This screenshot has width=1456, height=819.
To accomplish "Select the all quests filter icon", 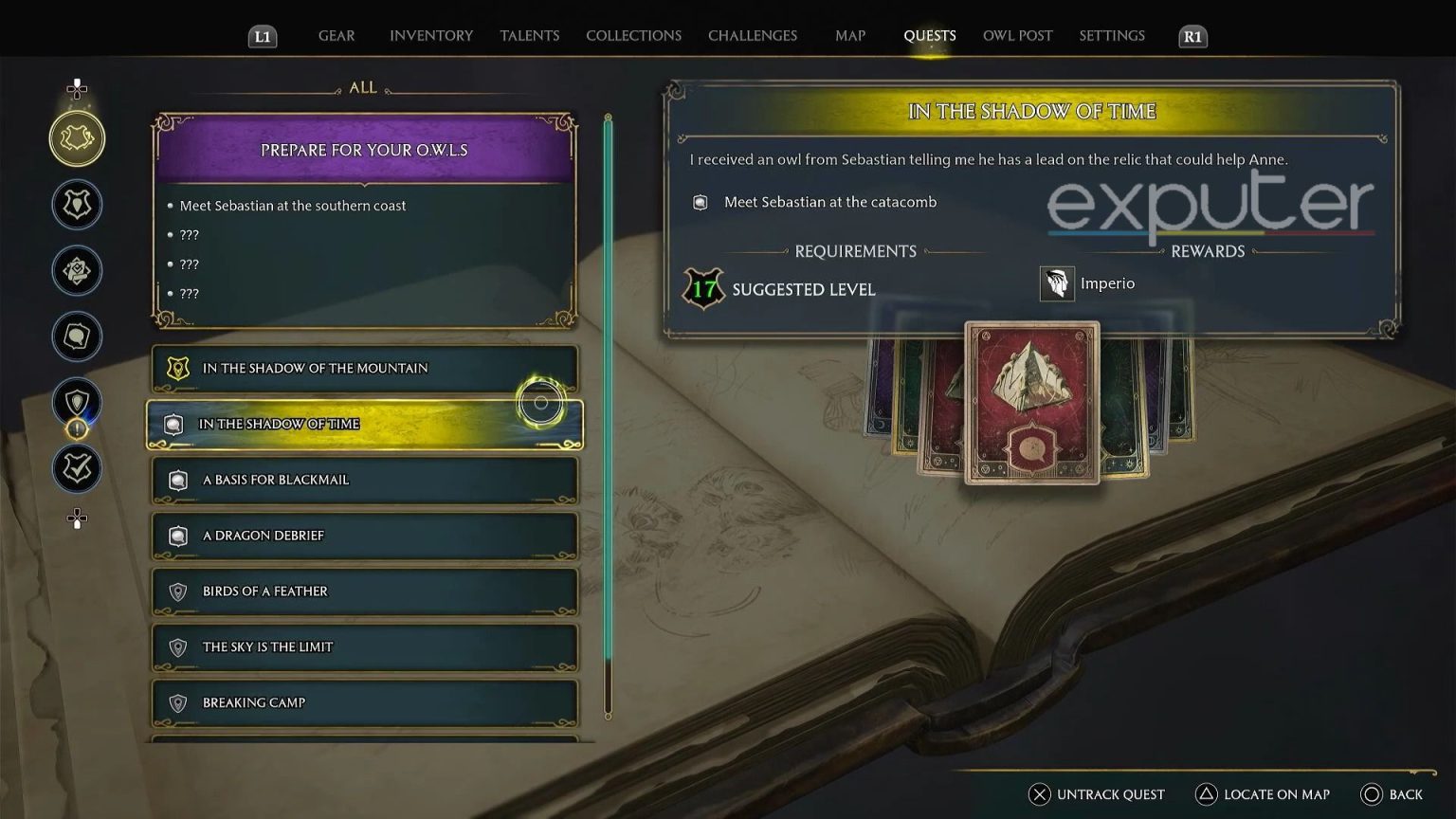I will point(77,137).
